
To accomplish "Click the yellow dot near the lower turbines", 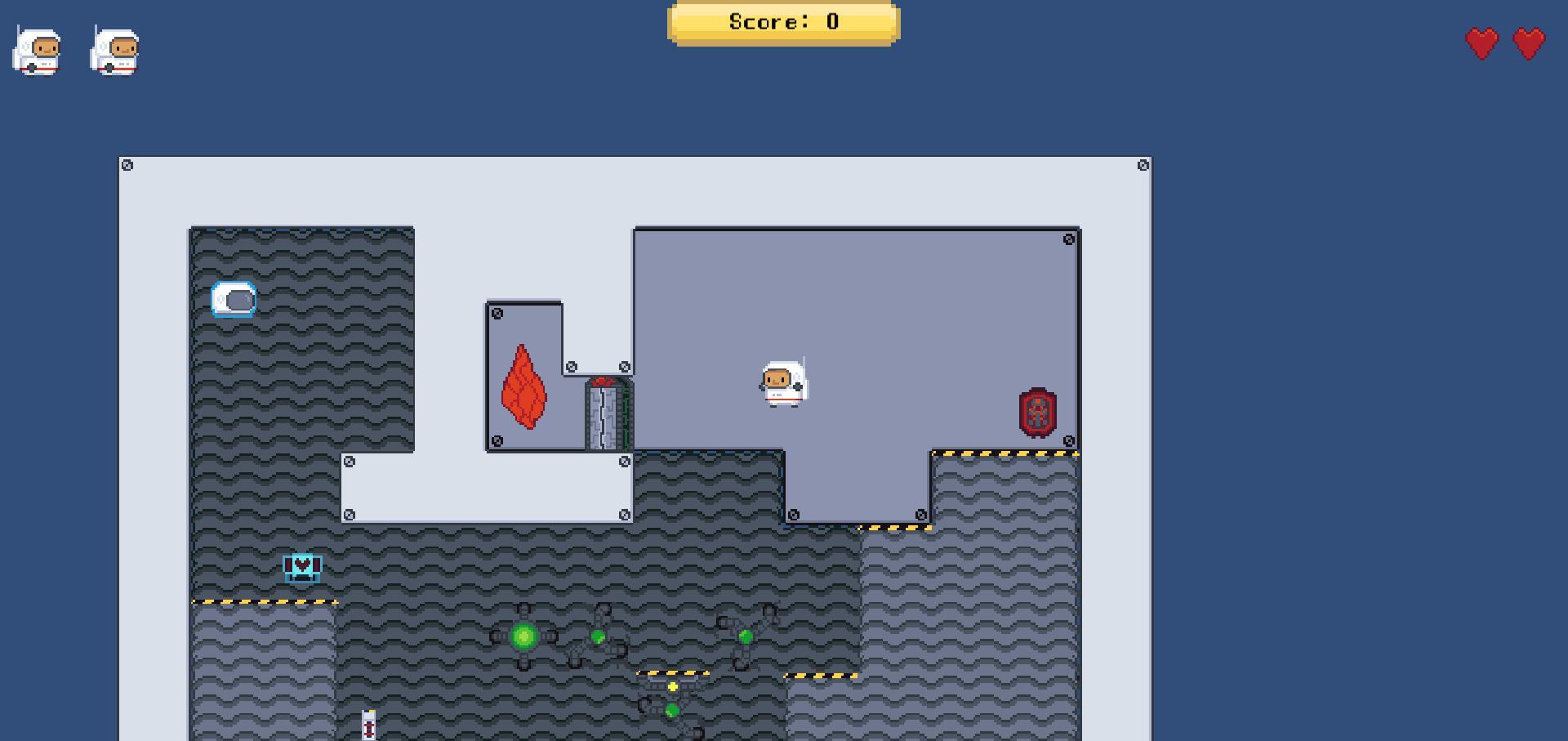I will tap(671, 687).
